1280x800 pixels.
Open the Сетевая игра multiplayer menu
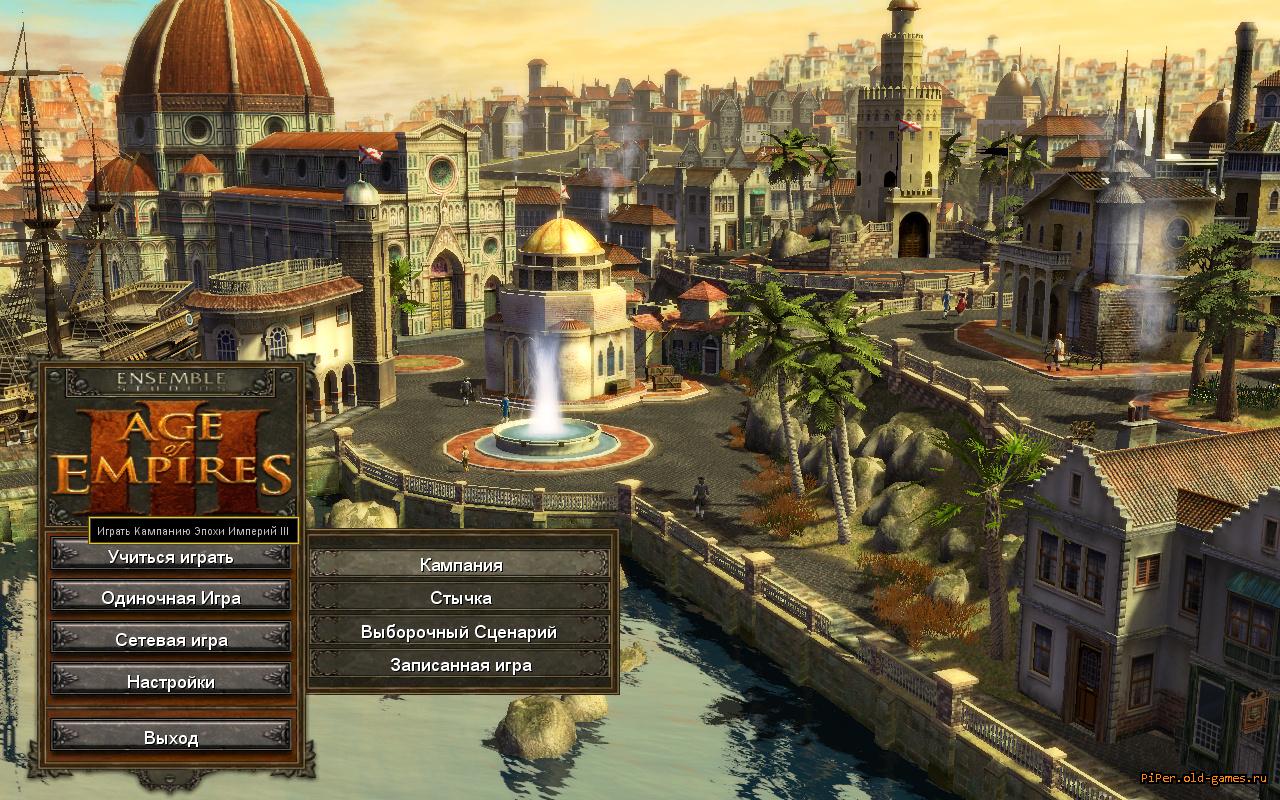(x=171, y=640)
